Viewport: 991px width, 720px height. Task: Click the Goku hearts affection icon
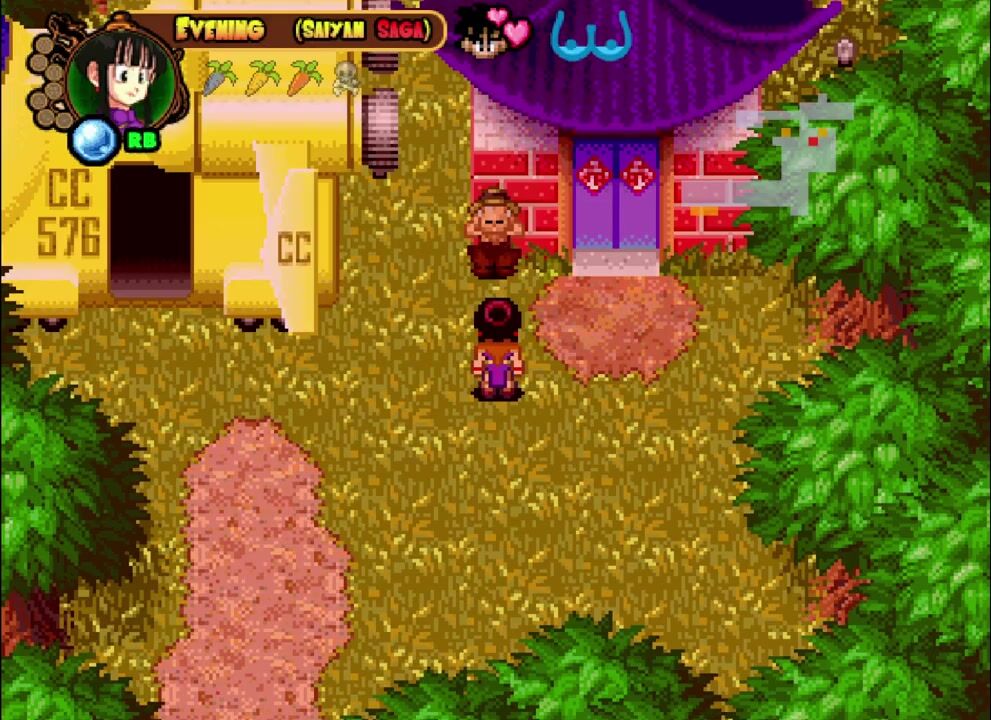(495, 32)
